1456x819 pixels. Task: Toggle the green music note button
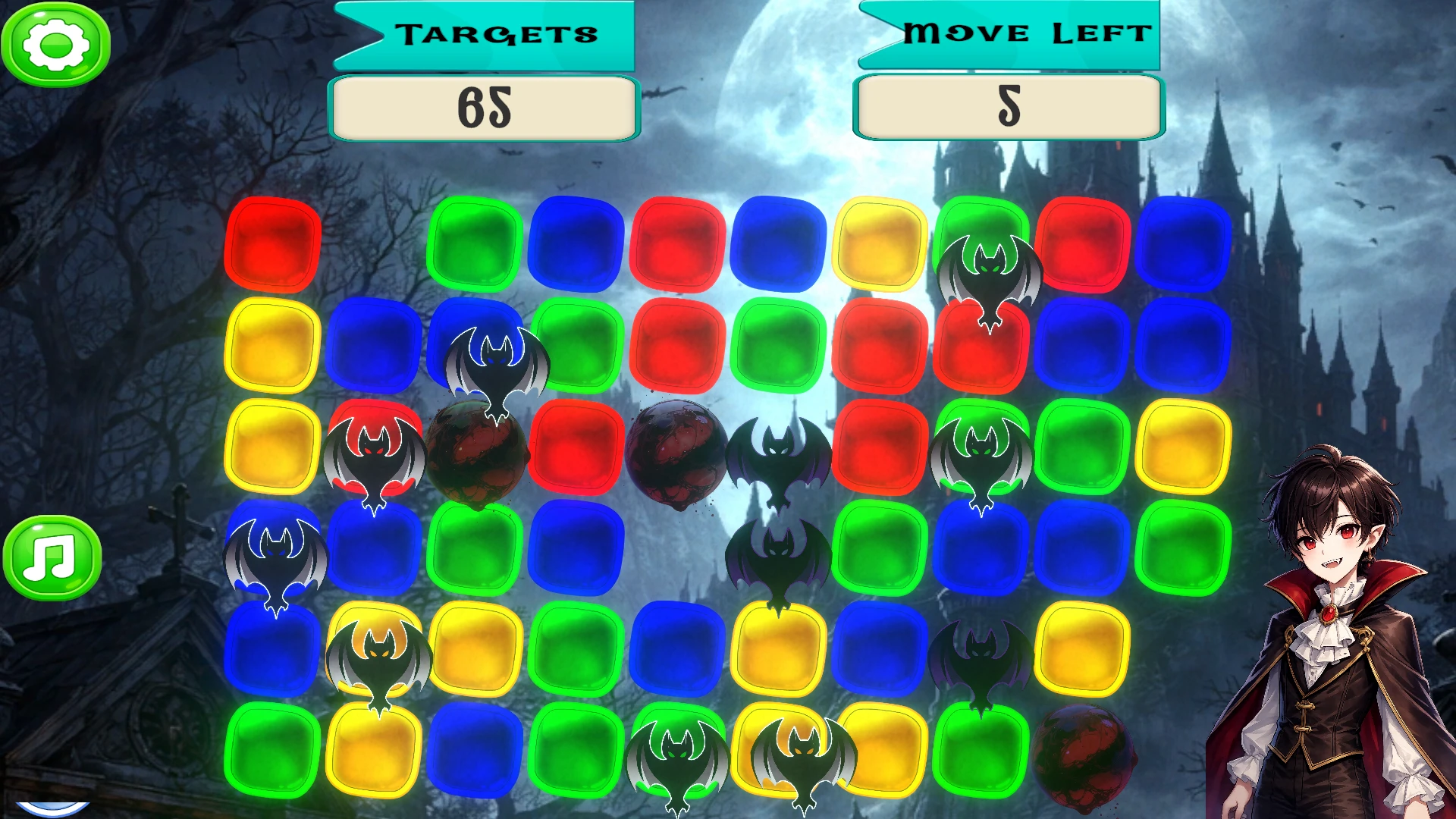pos(52,558)
